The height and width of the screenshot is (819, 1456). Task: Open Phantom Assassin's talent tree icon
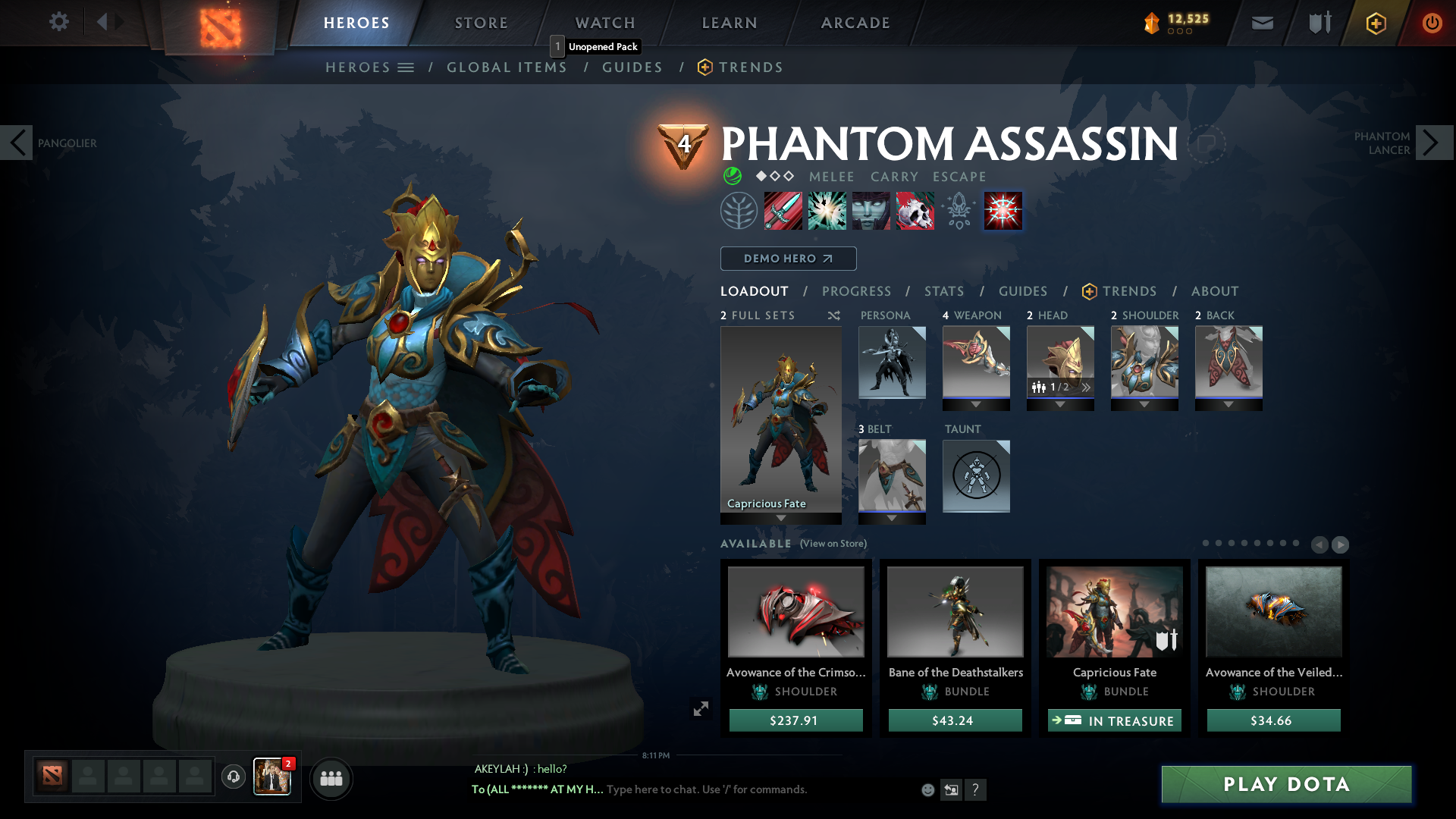point(739,211)
